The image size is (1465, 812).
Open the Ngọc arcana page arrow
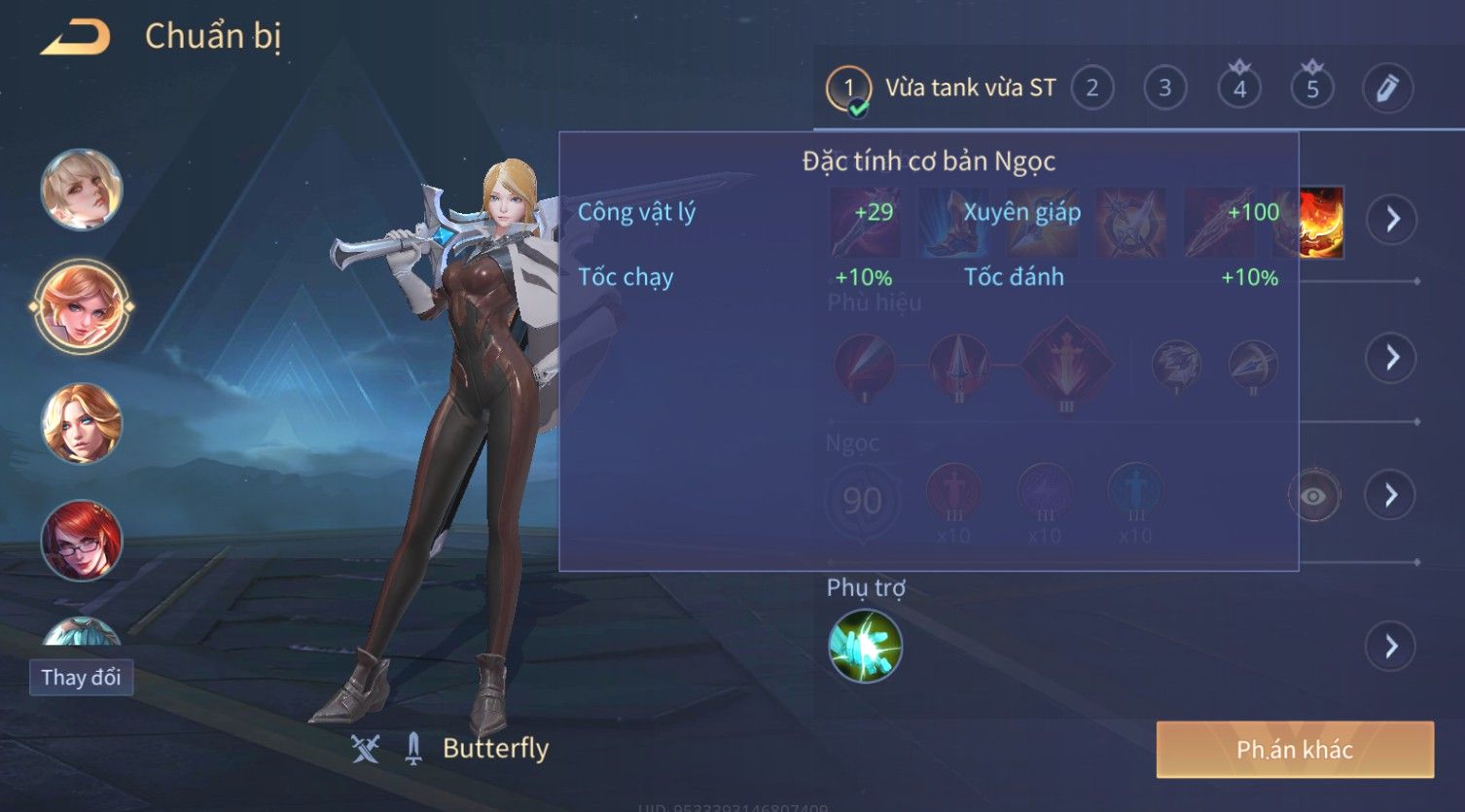1392,495
